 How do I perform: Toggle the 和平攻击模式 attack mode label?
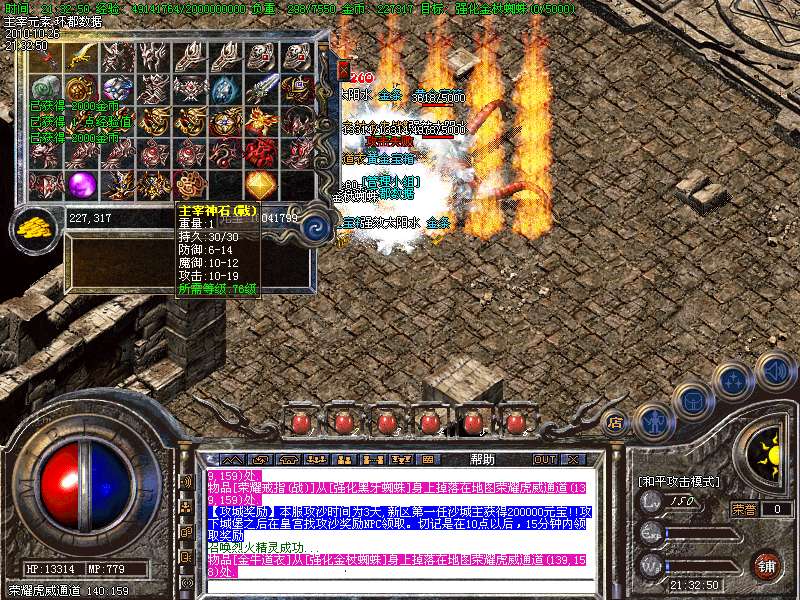(x=679, y=482)
